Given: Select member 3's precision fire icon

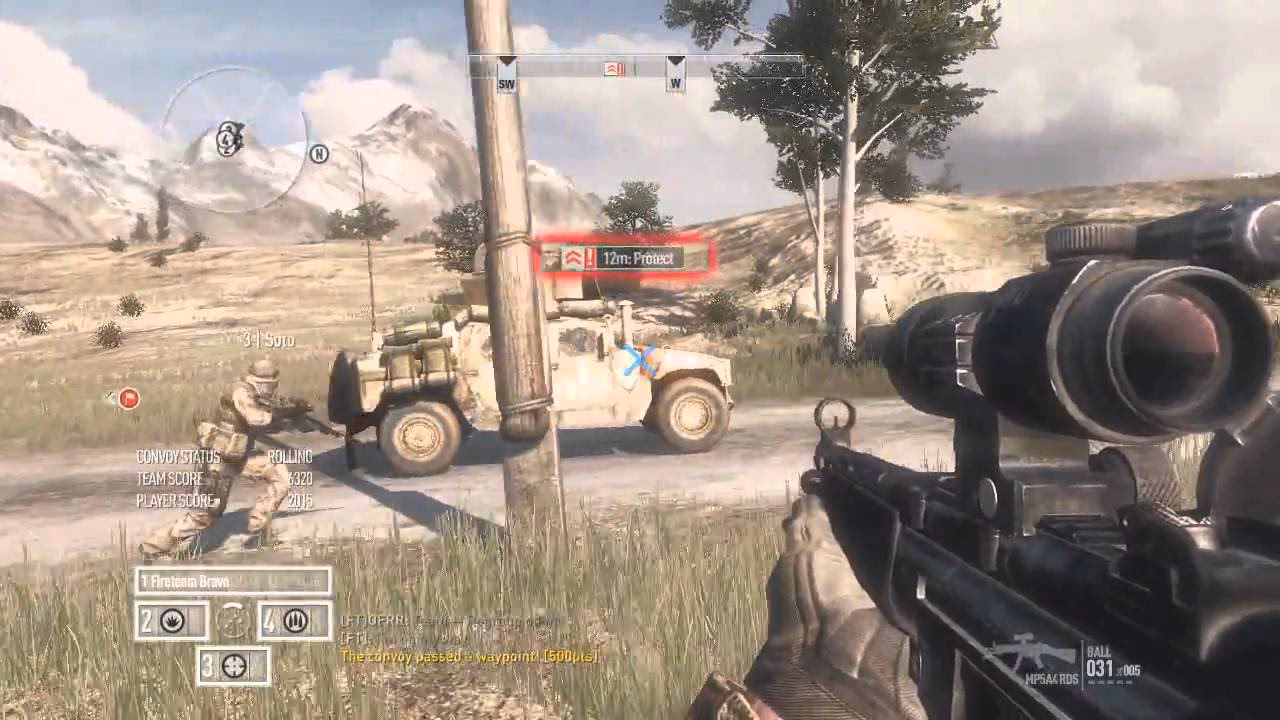Looking at the screenshot, I should [x=234, y=666].
